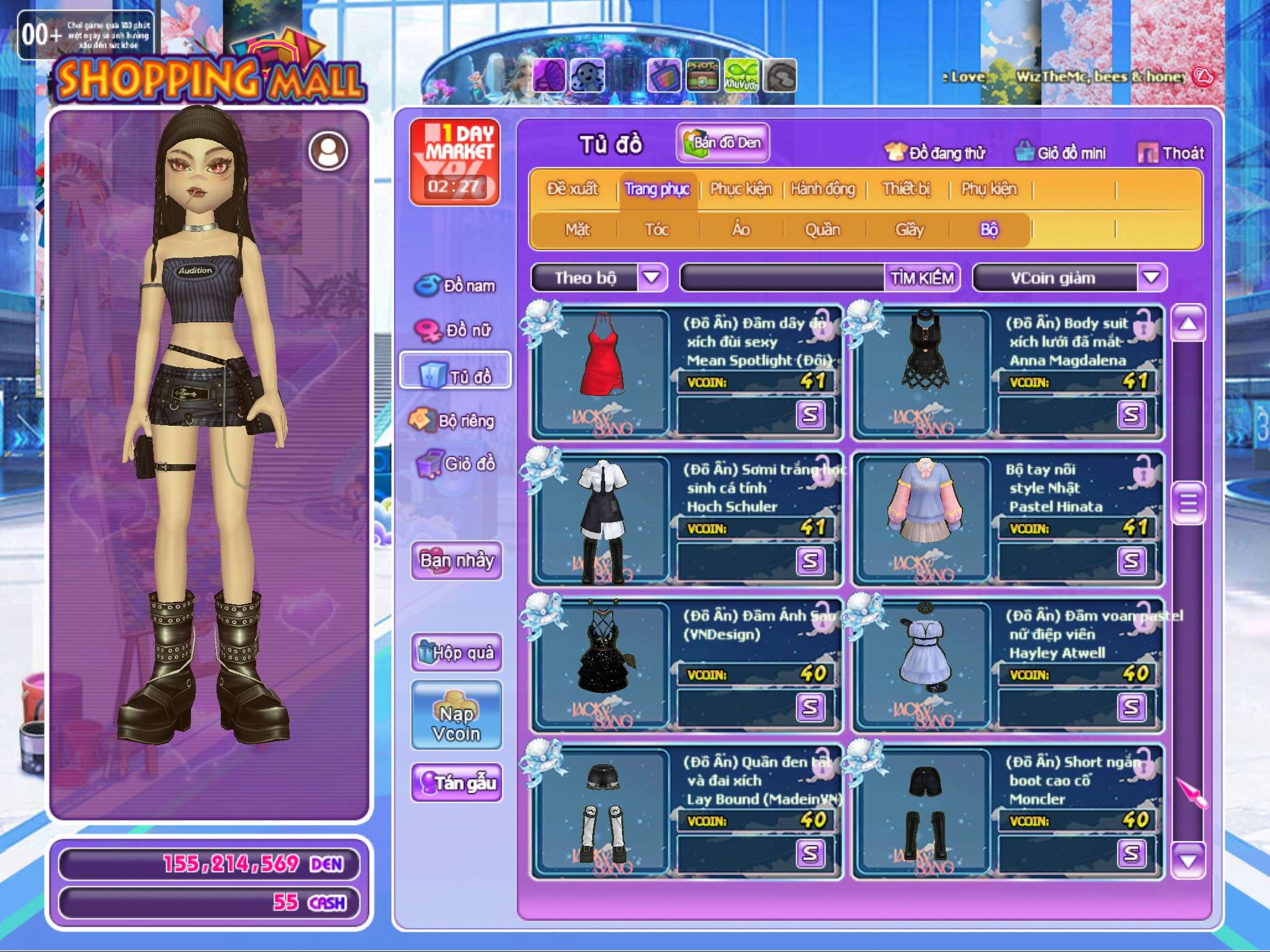Open the Đồ nữ women's section
This screenshot has width=1270, height=952.
[456, 330]
